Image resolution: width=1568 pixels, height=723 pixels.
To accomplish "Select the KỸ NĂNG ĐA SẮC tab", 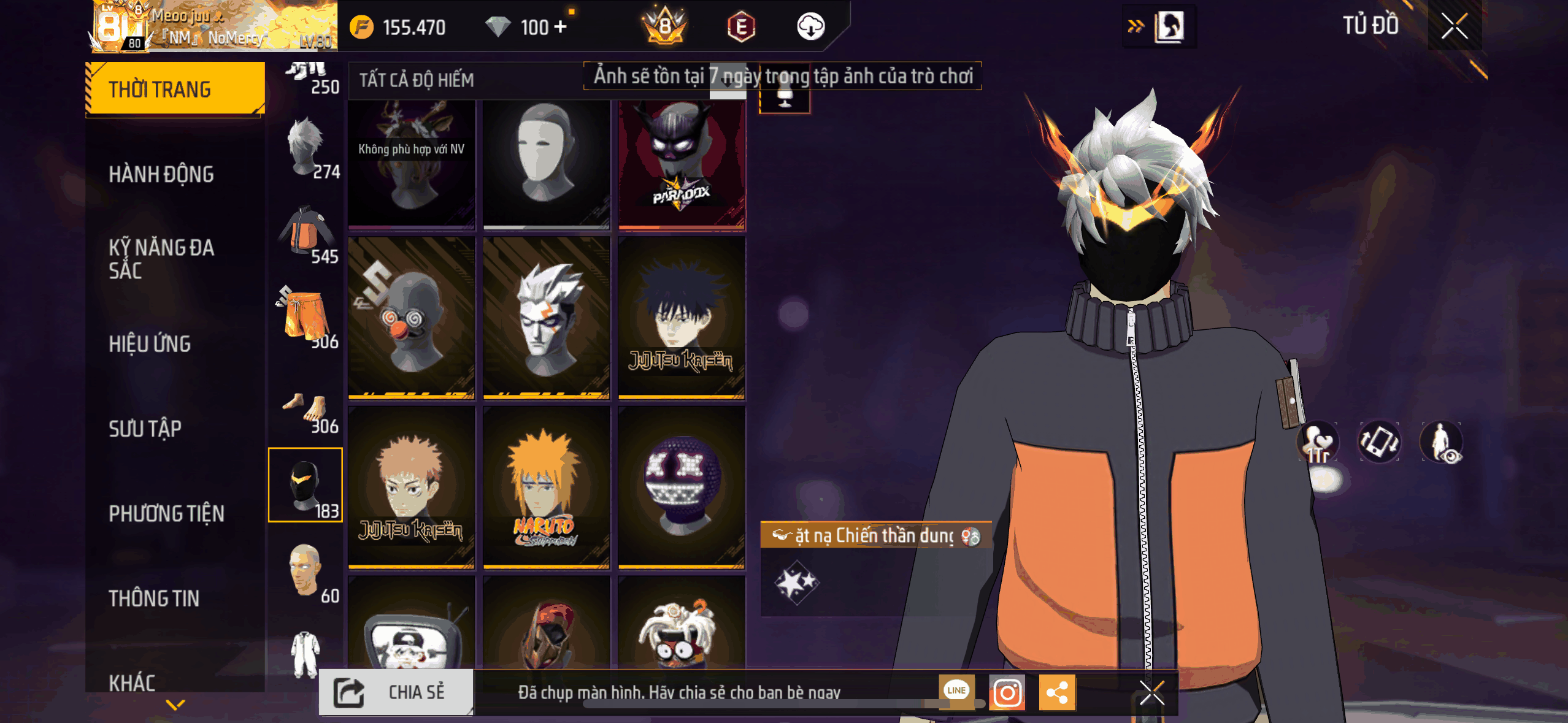I will [161, 259].
